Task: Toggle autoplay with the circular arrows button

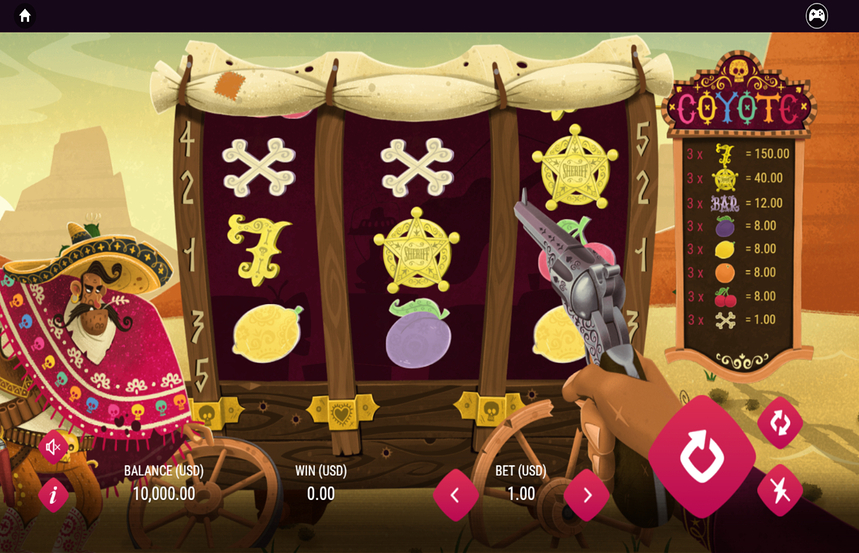Action: click(780, 423)
